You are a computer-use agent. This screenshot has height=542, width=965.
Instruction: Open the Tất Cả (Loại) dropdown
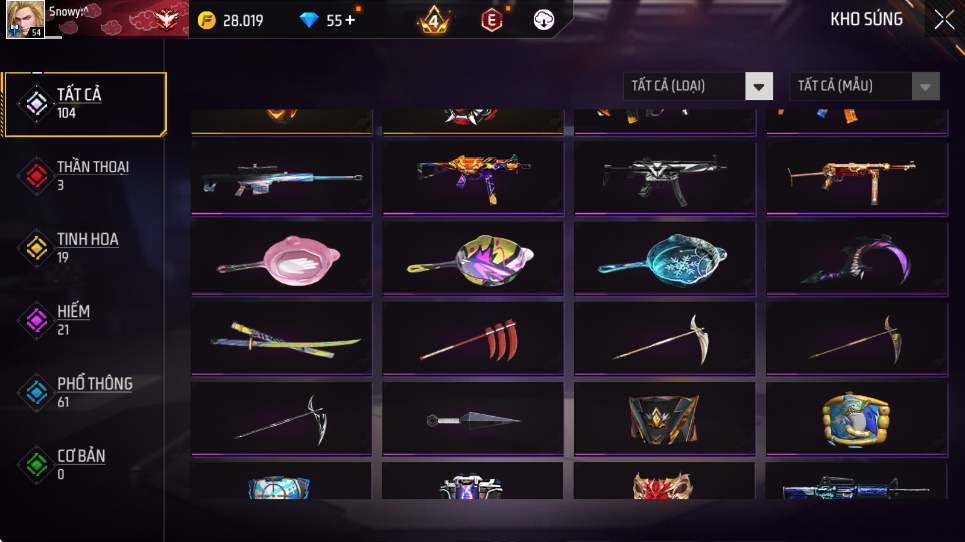[698, 87]
